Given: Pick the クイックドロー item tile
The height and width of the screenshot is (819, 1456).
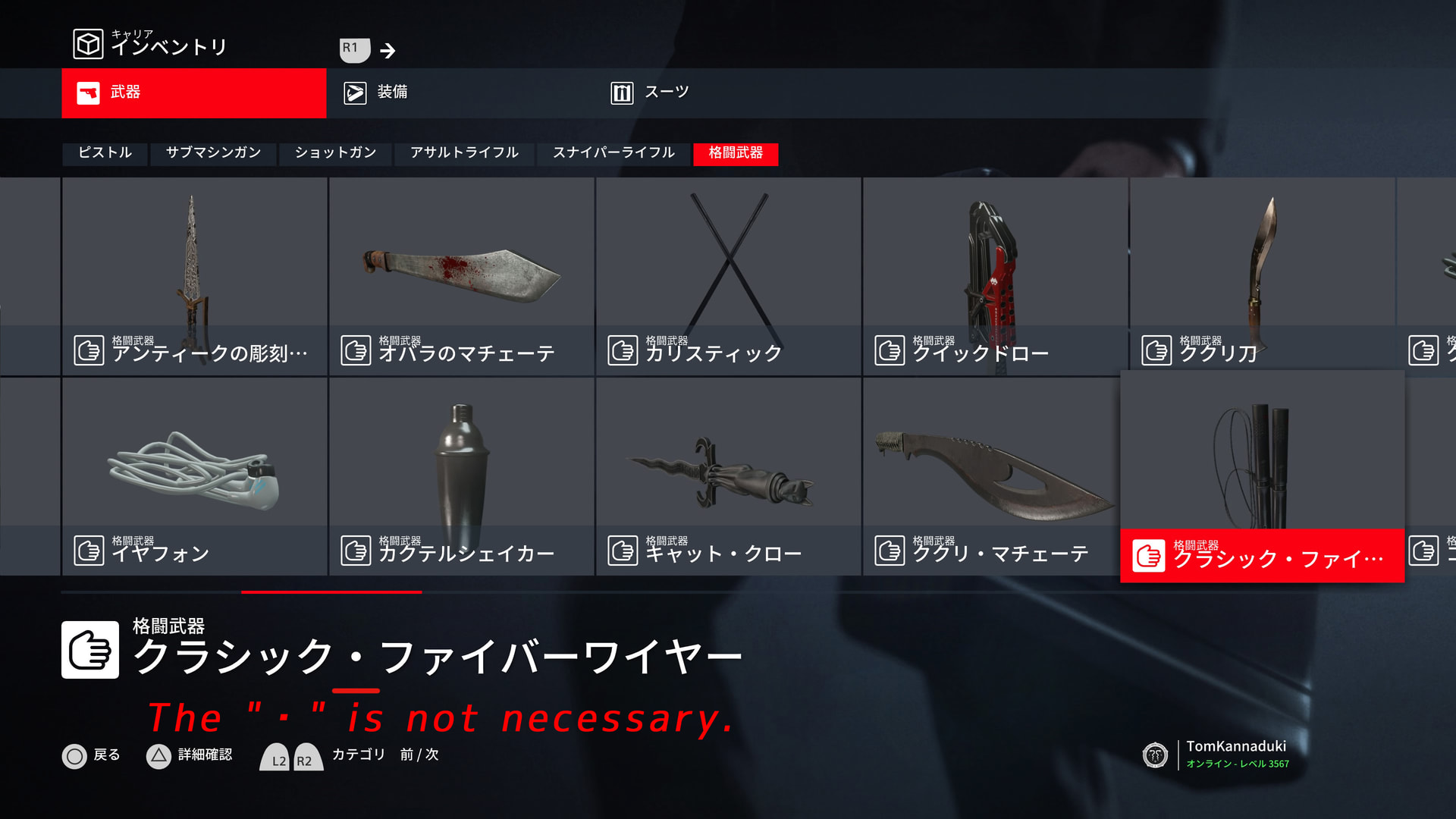Looking at the screenshot, I should 995,276.
